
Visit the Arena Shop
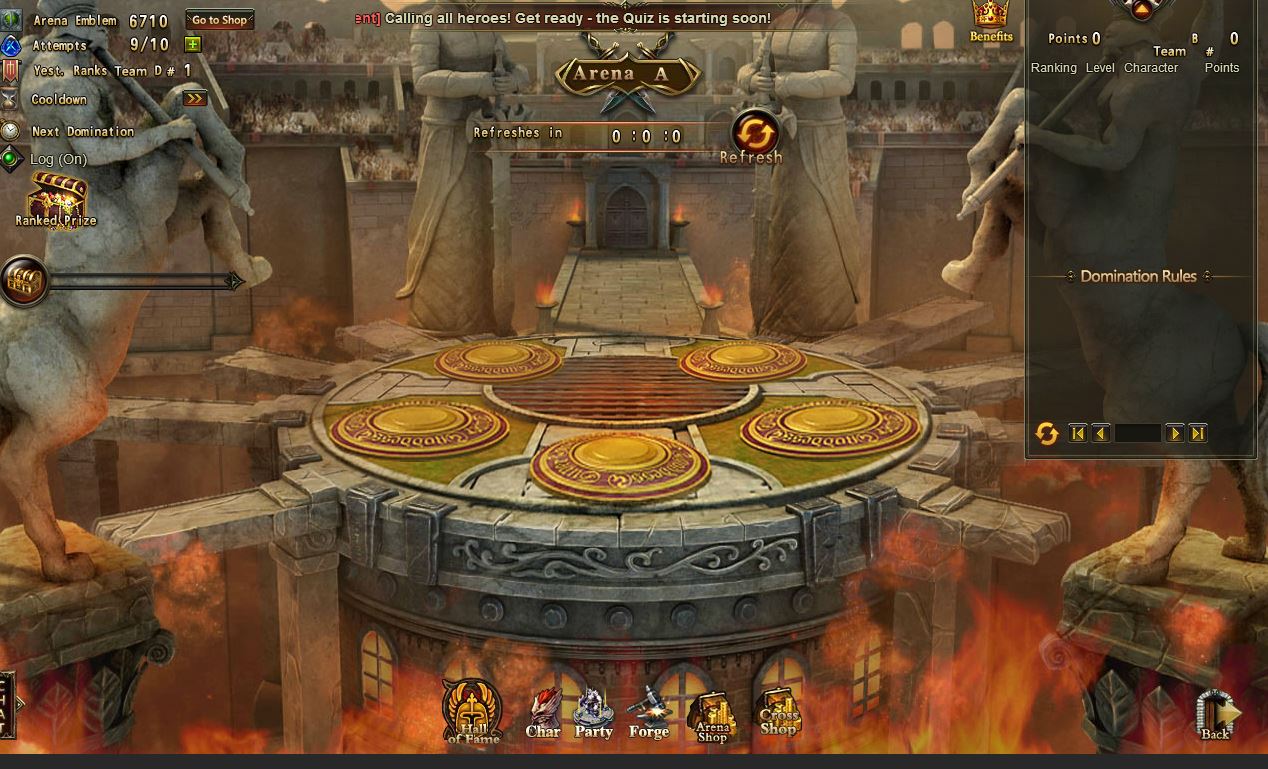712,716
